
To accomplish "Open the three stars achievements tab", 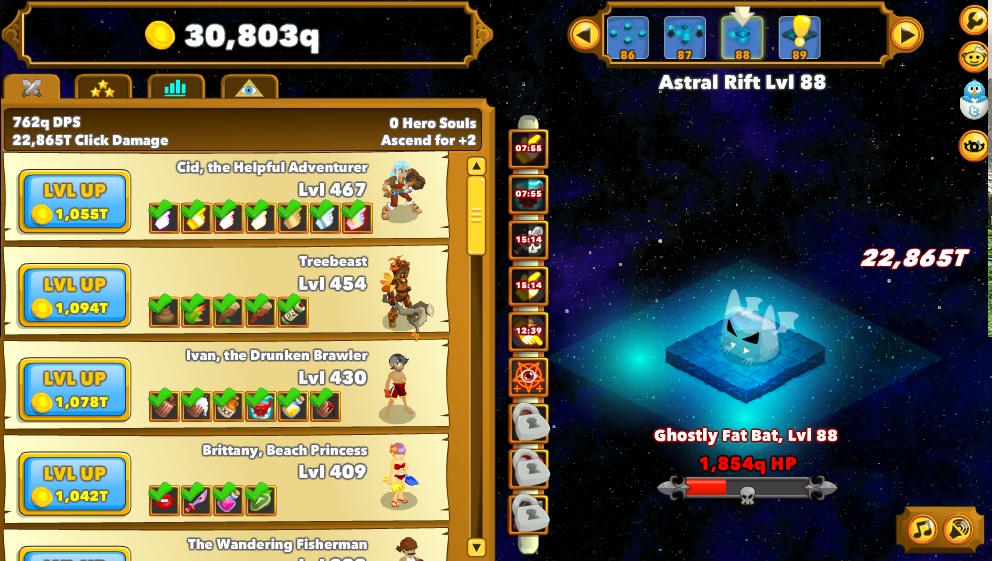I will (103, 88).
